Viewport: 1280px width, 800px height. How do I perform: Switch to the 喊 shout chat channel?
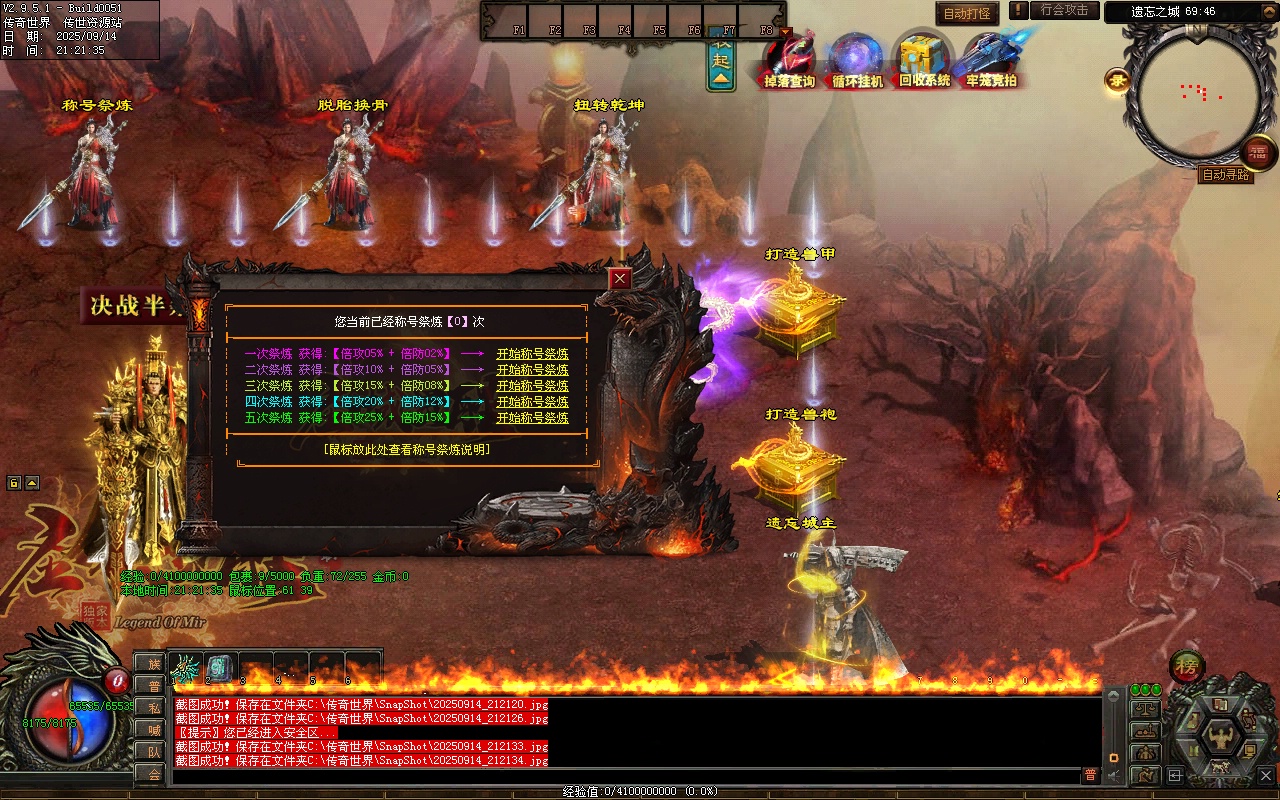pyautogui.click(x=152, y=729)
